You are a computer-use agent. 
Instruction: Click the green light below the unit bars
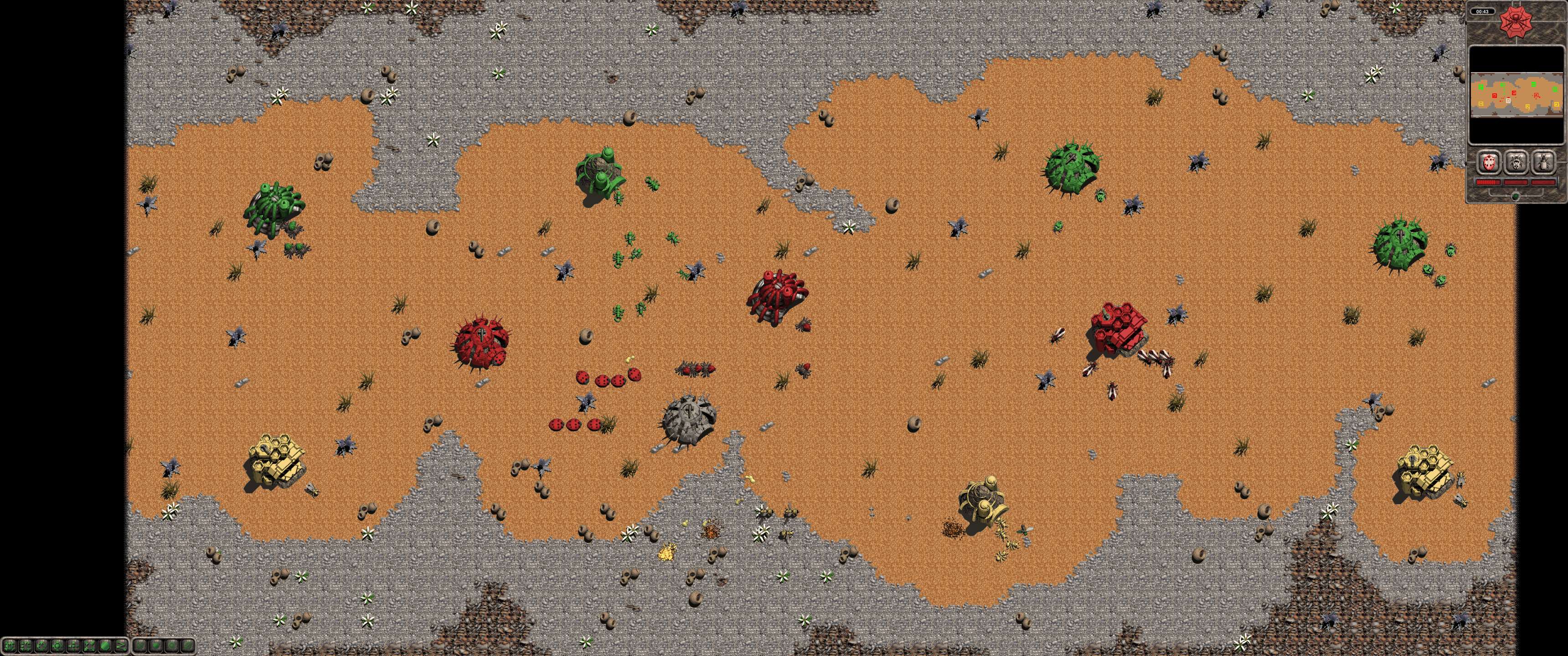1516,195
